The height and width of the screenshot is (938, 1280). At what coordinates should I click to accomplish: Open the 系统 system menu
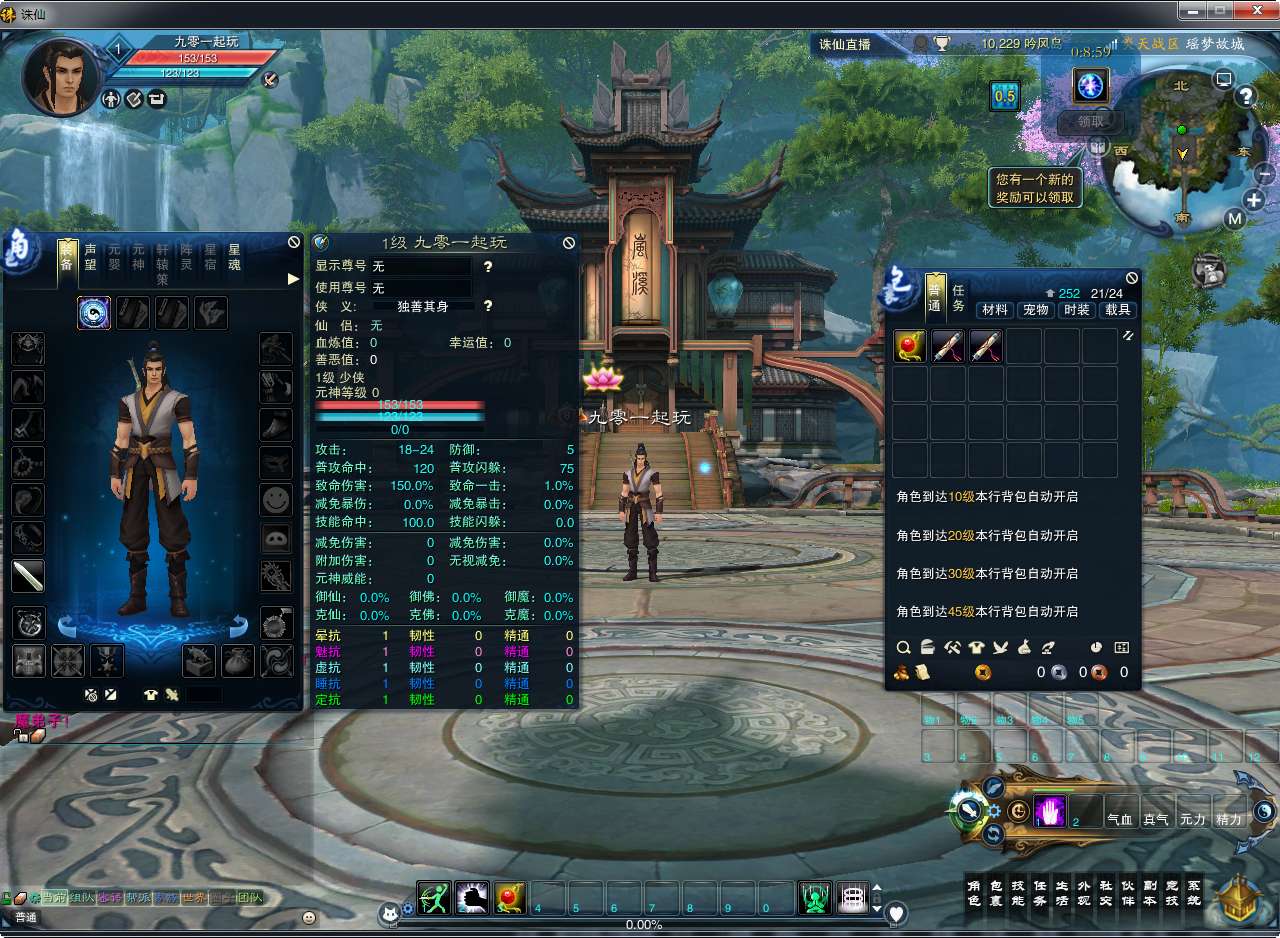(x=1193, y=893)
